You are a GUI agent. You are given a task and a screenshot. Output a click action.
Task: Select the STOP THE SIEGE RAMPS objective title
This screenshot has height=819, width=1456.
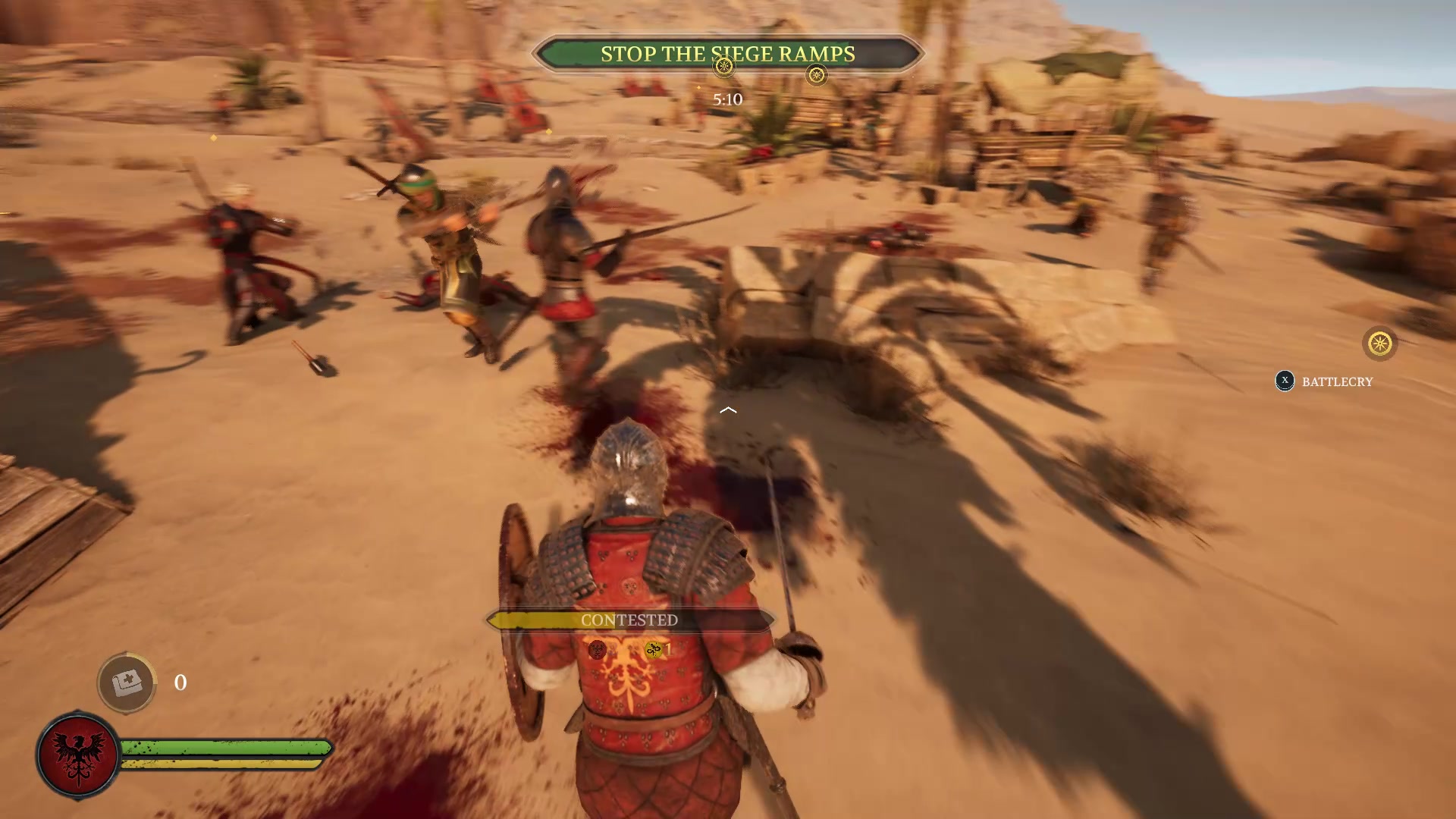click(x=728, y=54)
